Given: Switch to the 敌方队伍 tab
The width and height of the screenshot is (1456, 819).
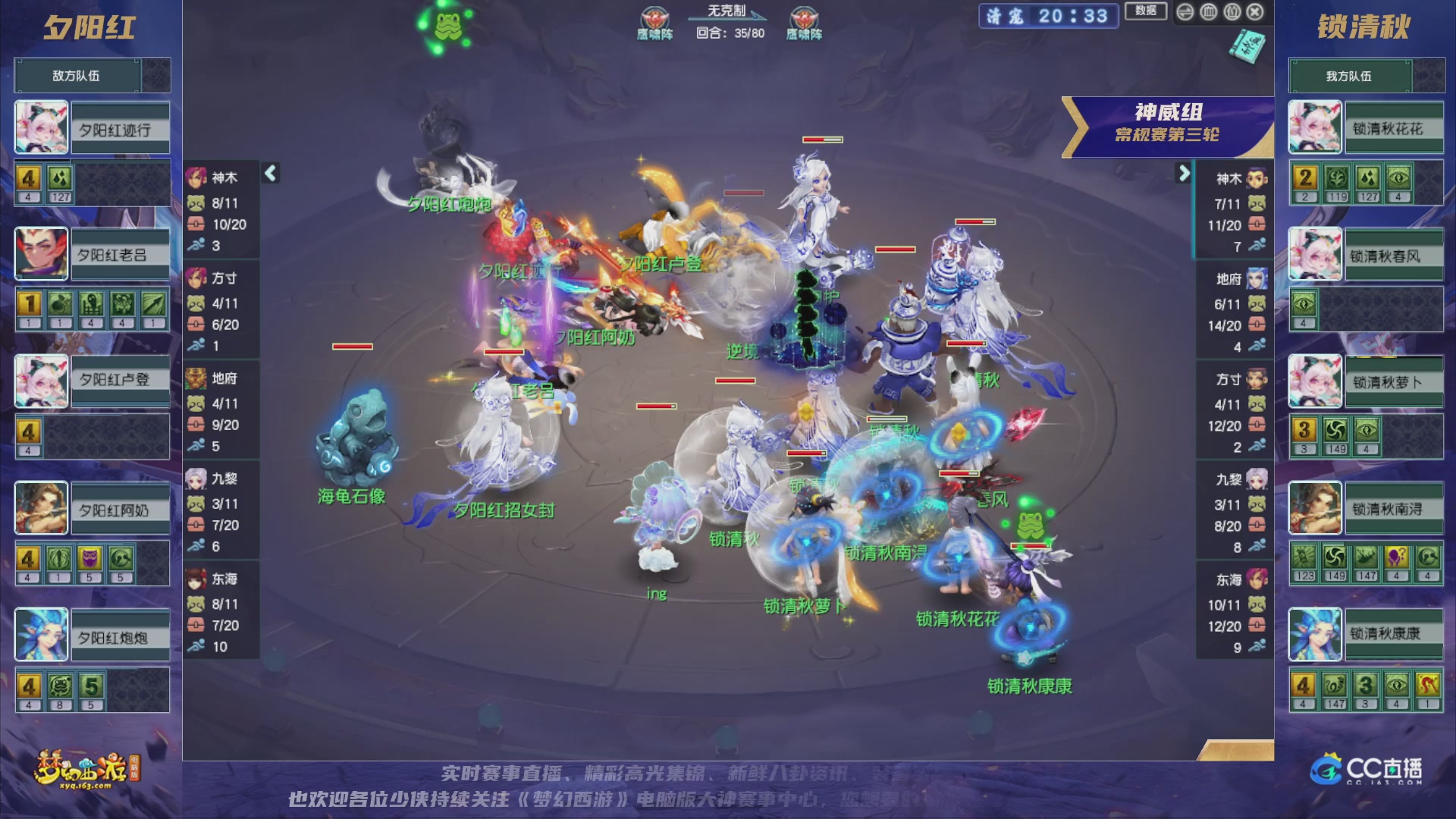Looking at the screenshot, I should click(76, 75).
